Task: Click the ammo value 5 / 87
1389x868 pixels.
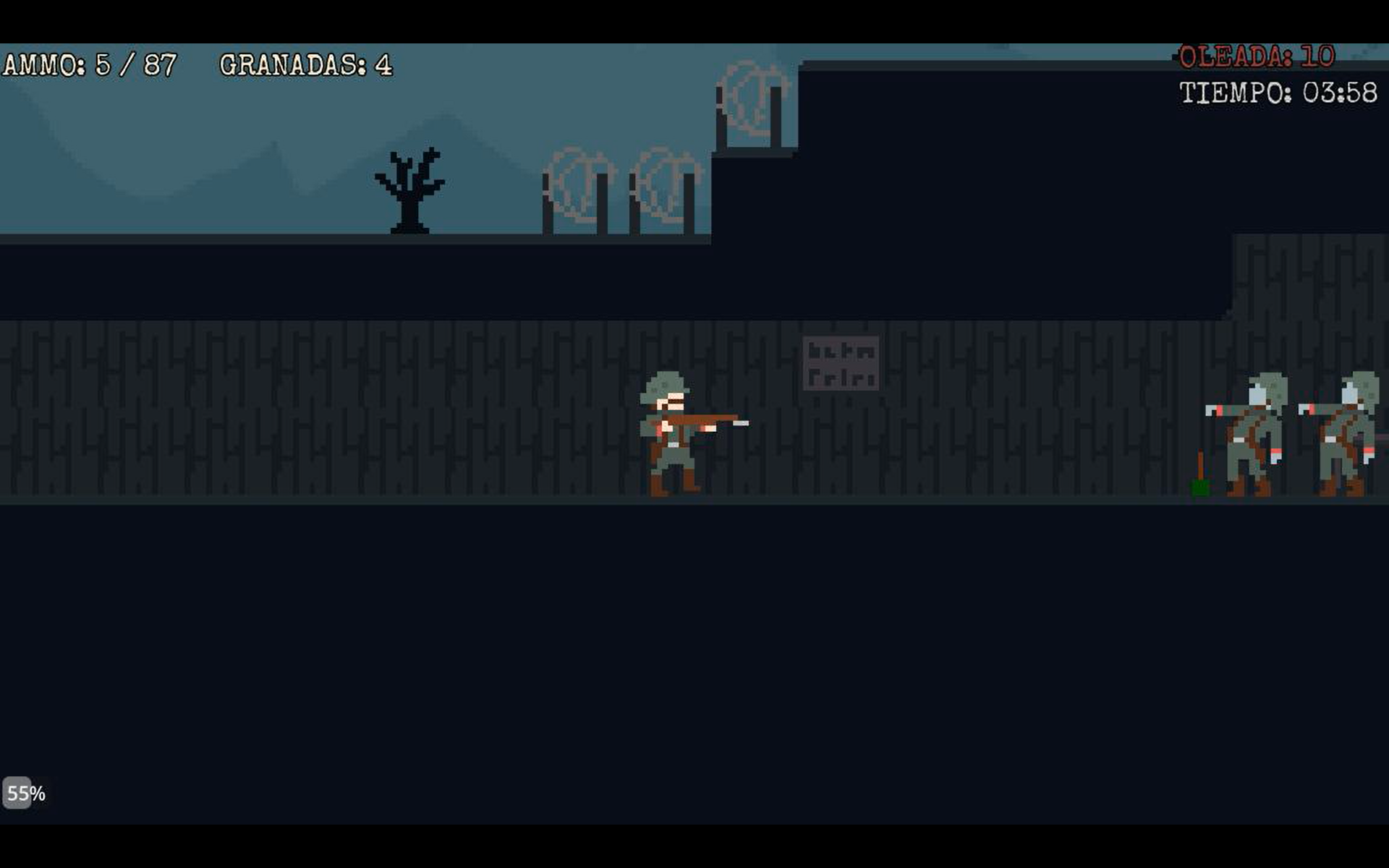Action: 134,64
